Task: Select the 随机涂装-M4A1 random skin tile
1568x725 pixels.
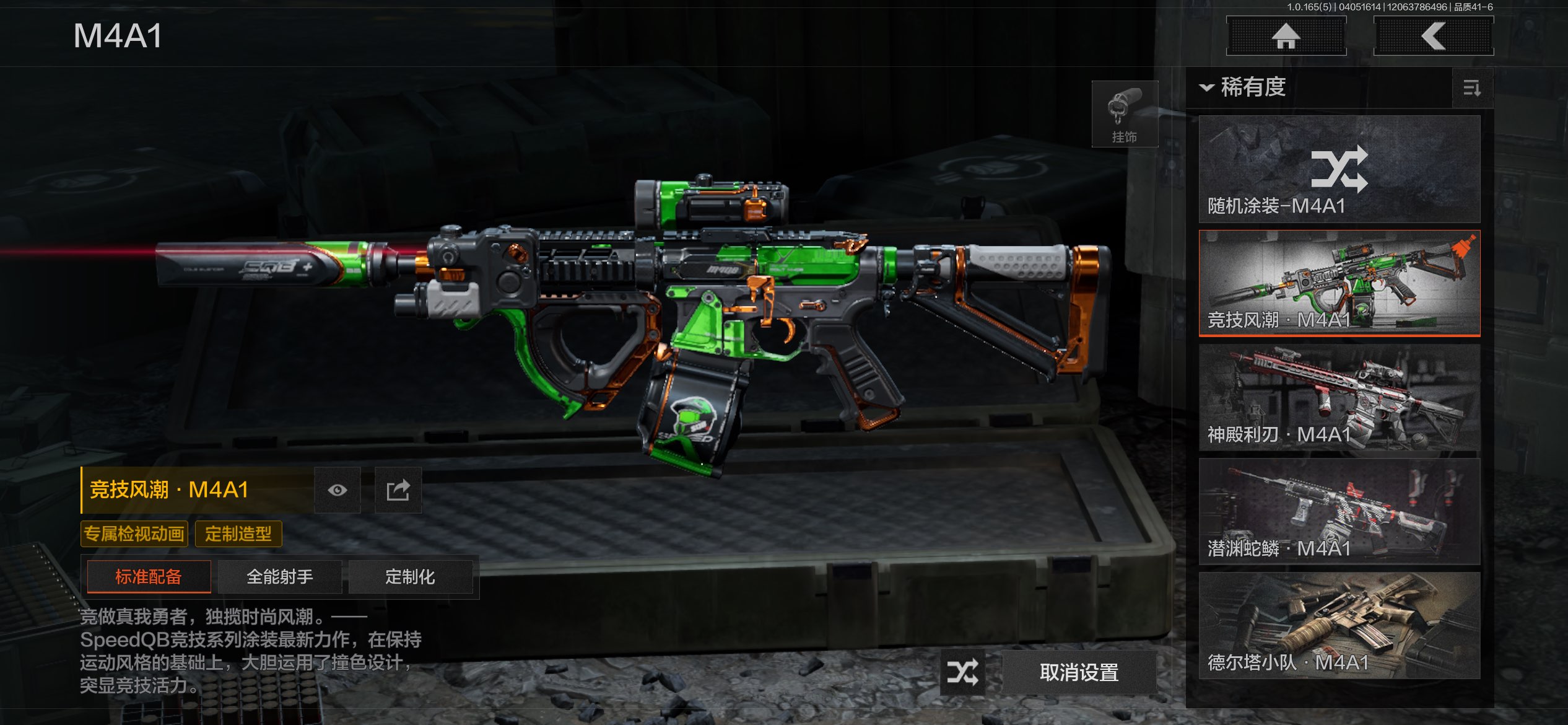Action: [1339, 169]
